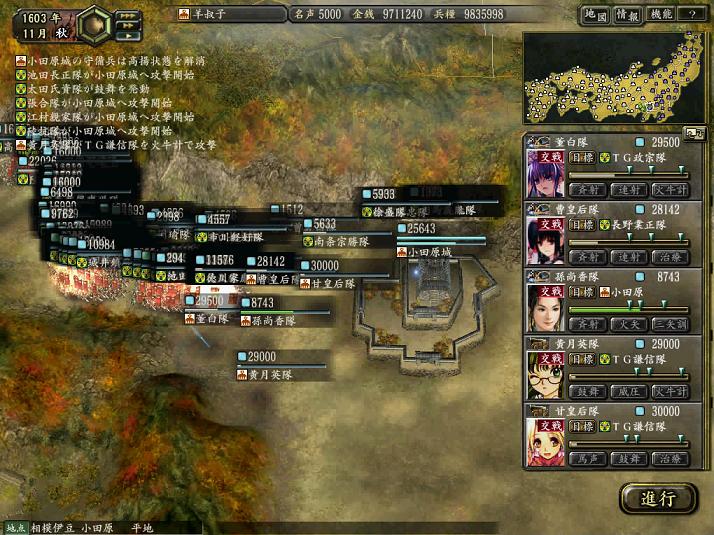Use 威圧 intimidate for 黄月英隊
Image resolution: width=714 pixels, height=535 pixels.
[628, 391]
